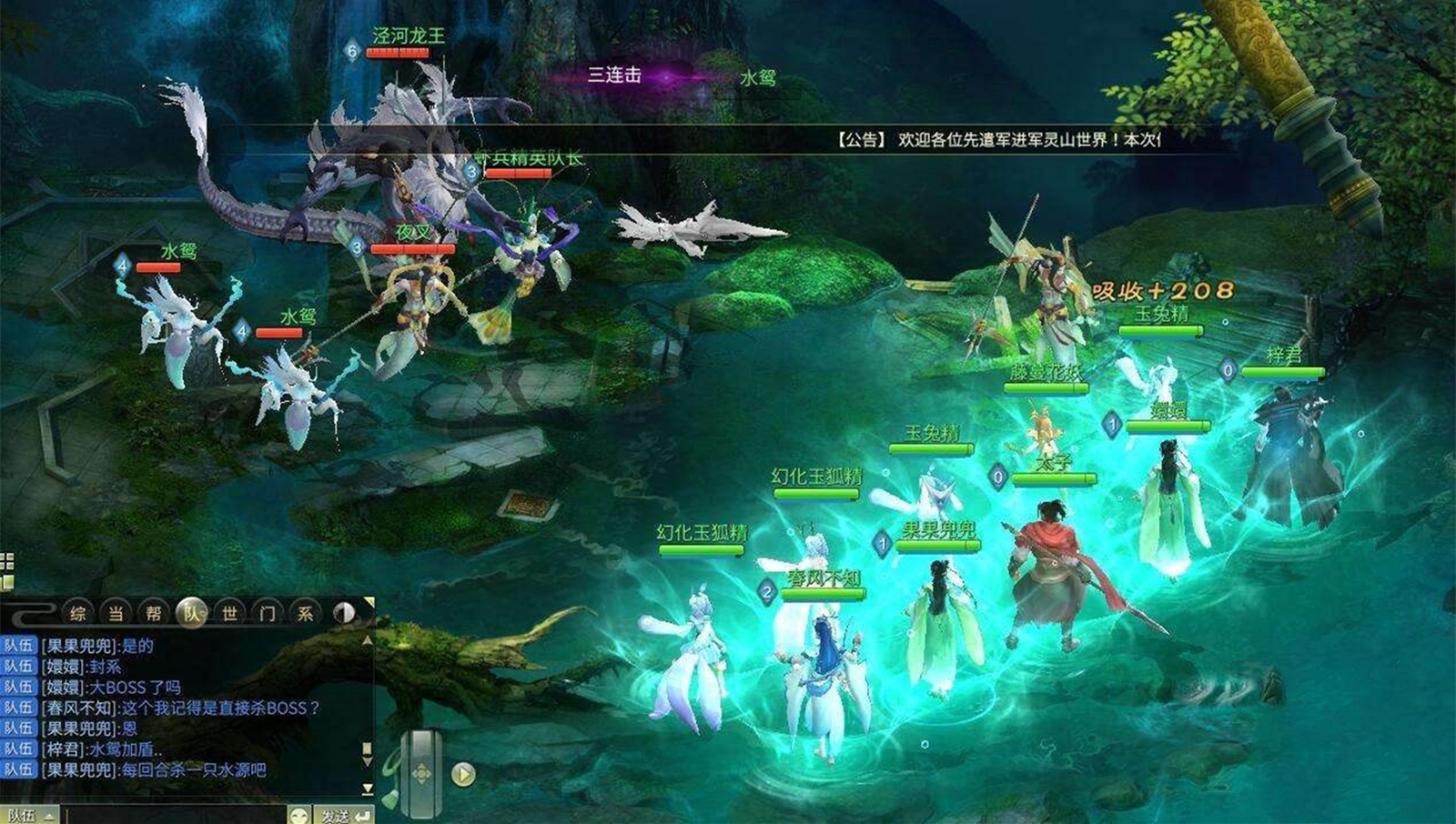Switch to the 帮 chat tab
1456x824 pixels.
[x=151, y=613]
